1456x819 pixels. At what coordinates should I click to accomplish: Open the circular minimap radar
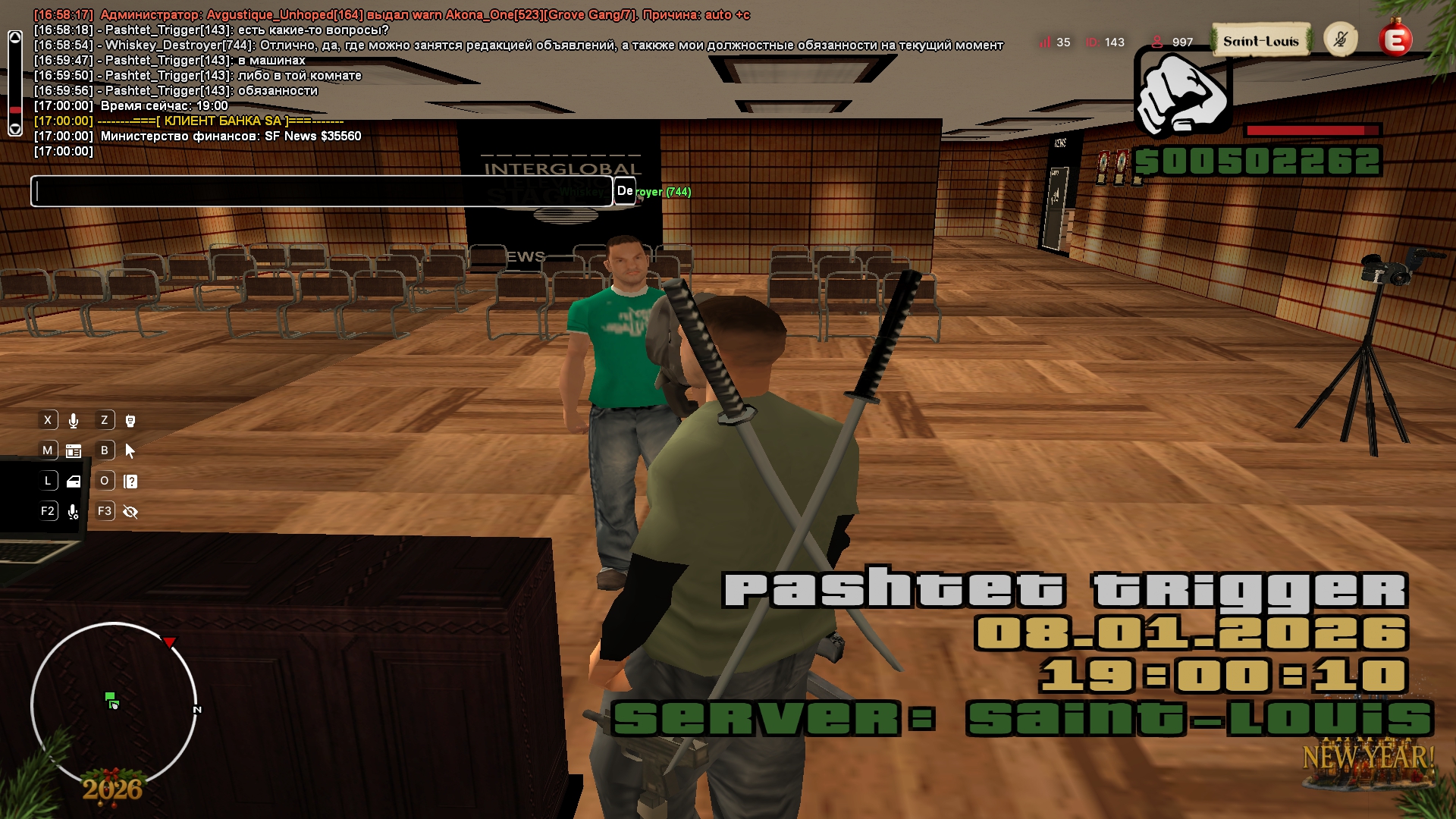(114, 704)
